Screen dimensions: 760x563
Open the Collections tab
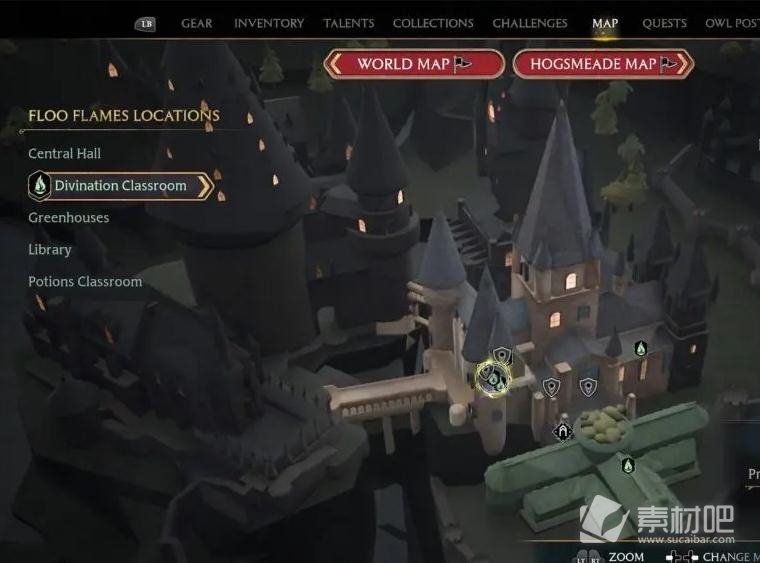click(433, 23)
